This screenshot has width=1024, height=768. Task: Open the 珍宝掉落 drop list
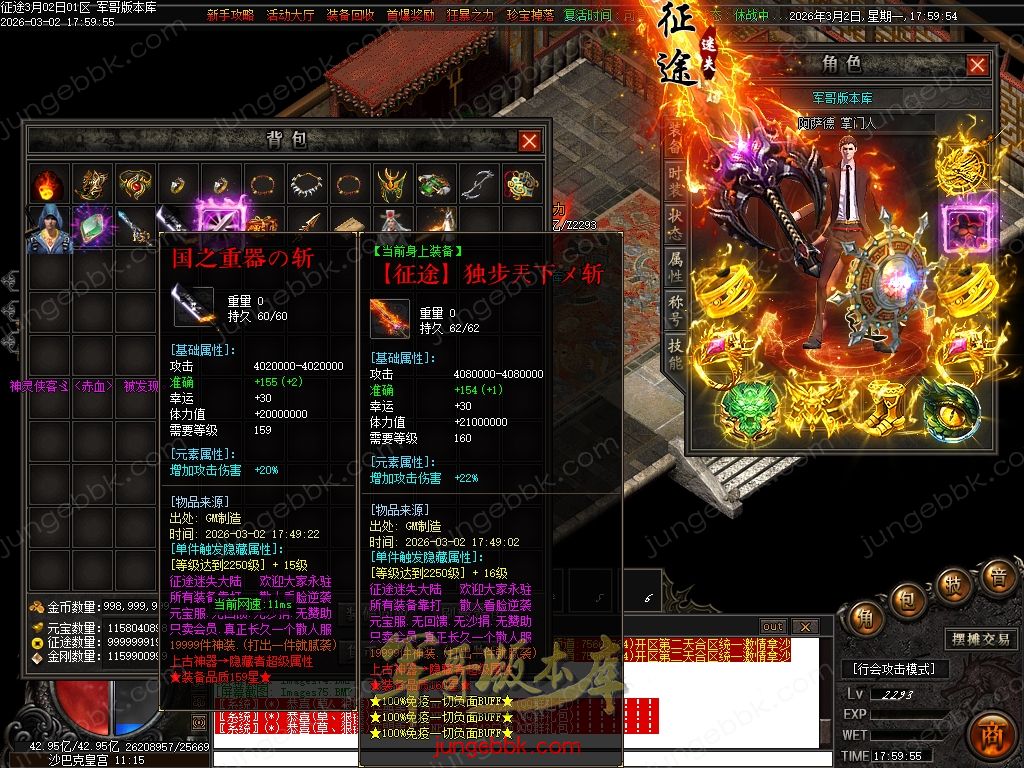(530, 16)
